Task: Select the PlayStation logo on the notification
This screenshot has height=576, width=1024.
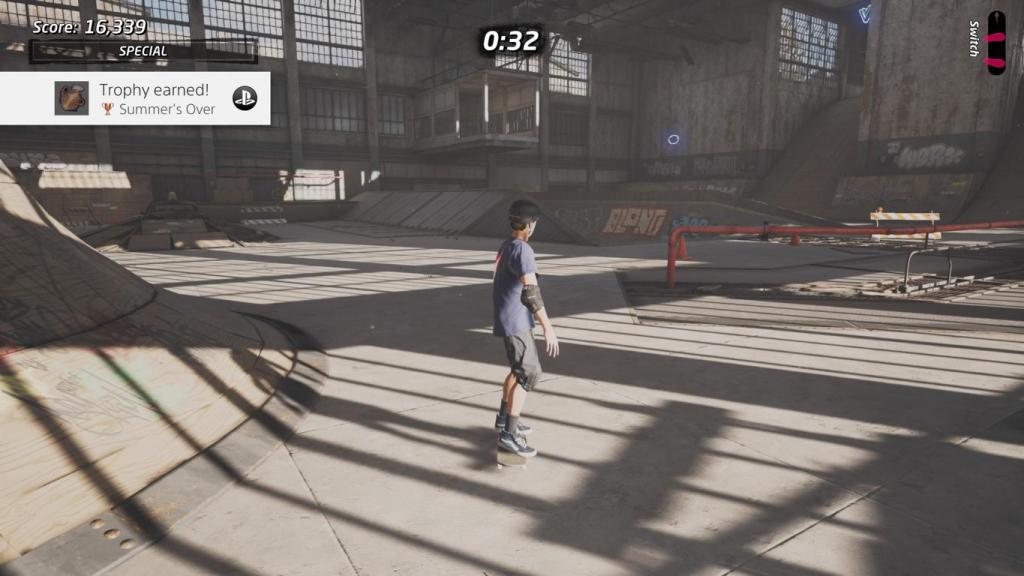Action: pyautogui.click(x=245, y=98)
